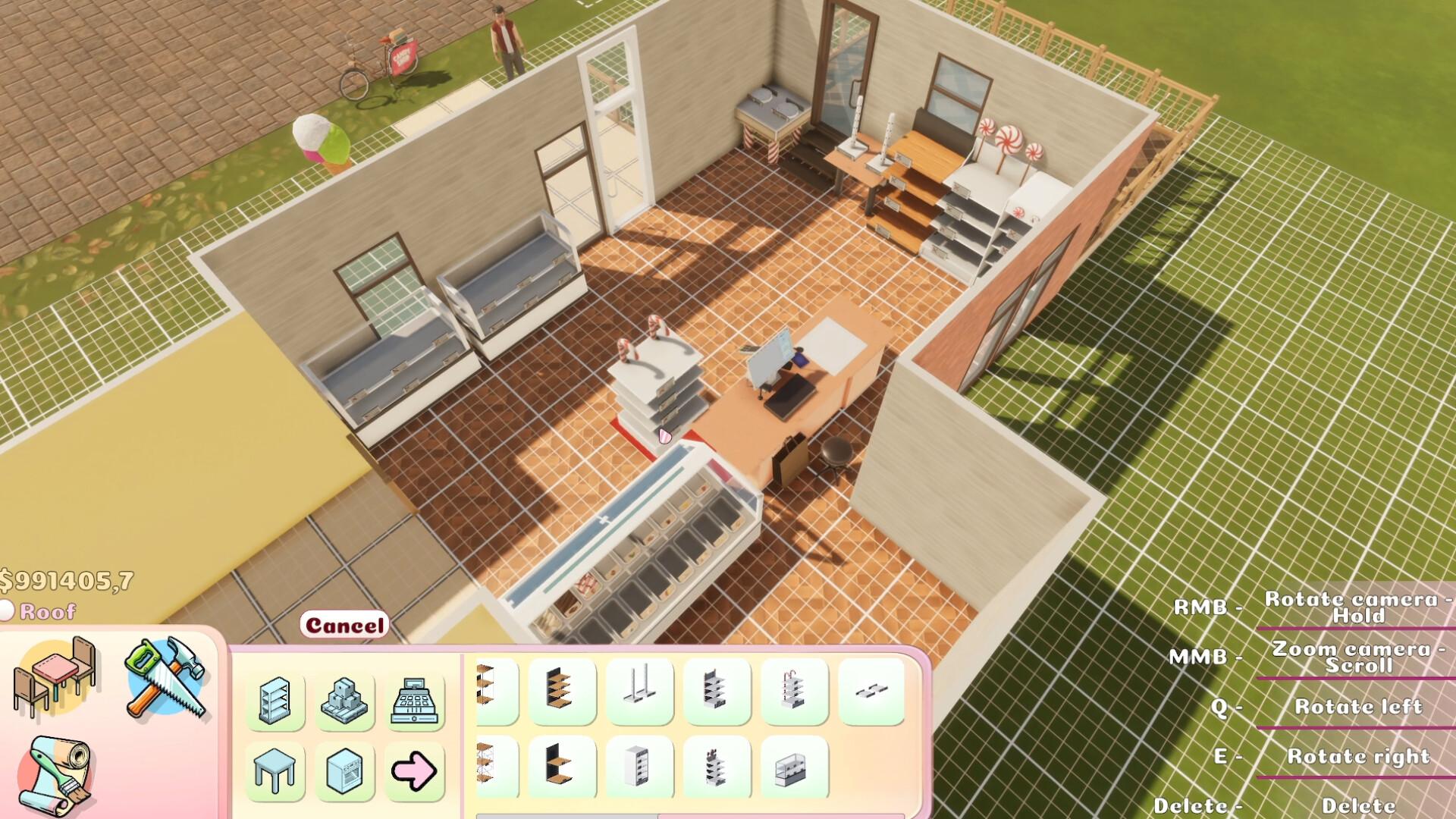Go to the next category page arrow
Viewport: 1456px width, 819px height.
pyautogui.click(x=414, y=770)
